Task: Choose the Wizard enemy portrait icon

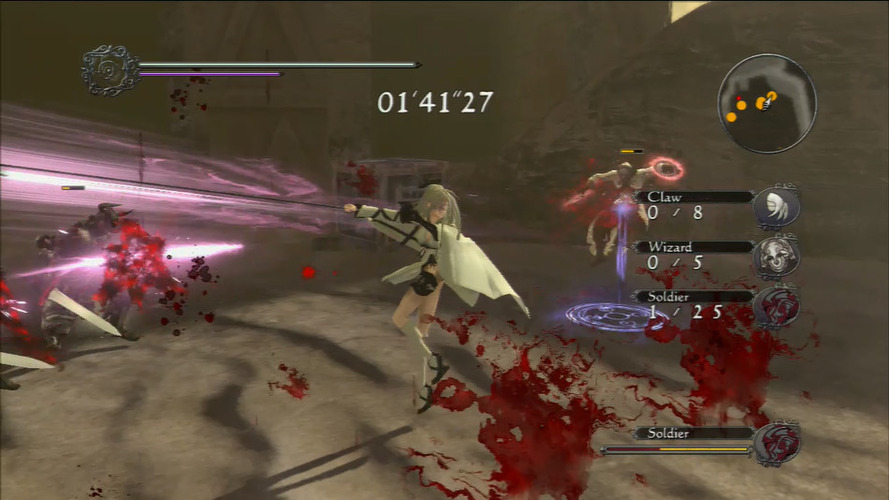Action: coord(776,256)
